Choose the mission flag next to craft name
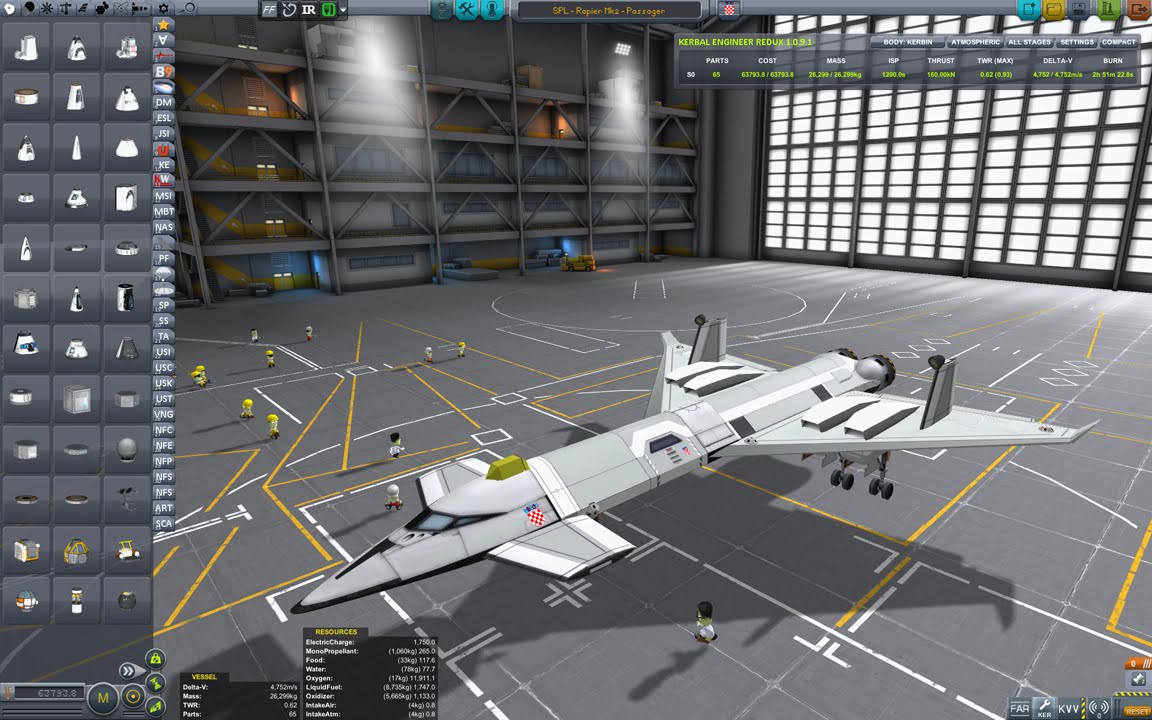This screenshot has width=1152, height=720. click(x=730, y=10)
